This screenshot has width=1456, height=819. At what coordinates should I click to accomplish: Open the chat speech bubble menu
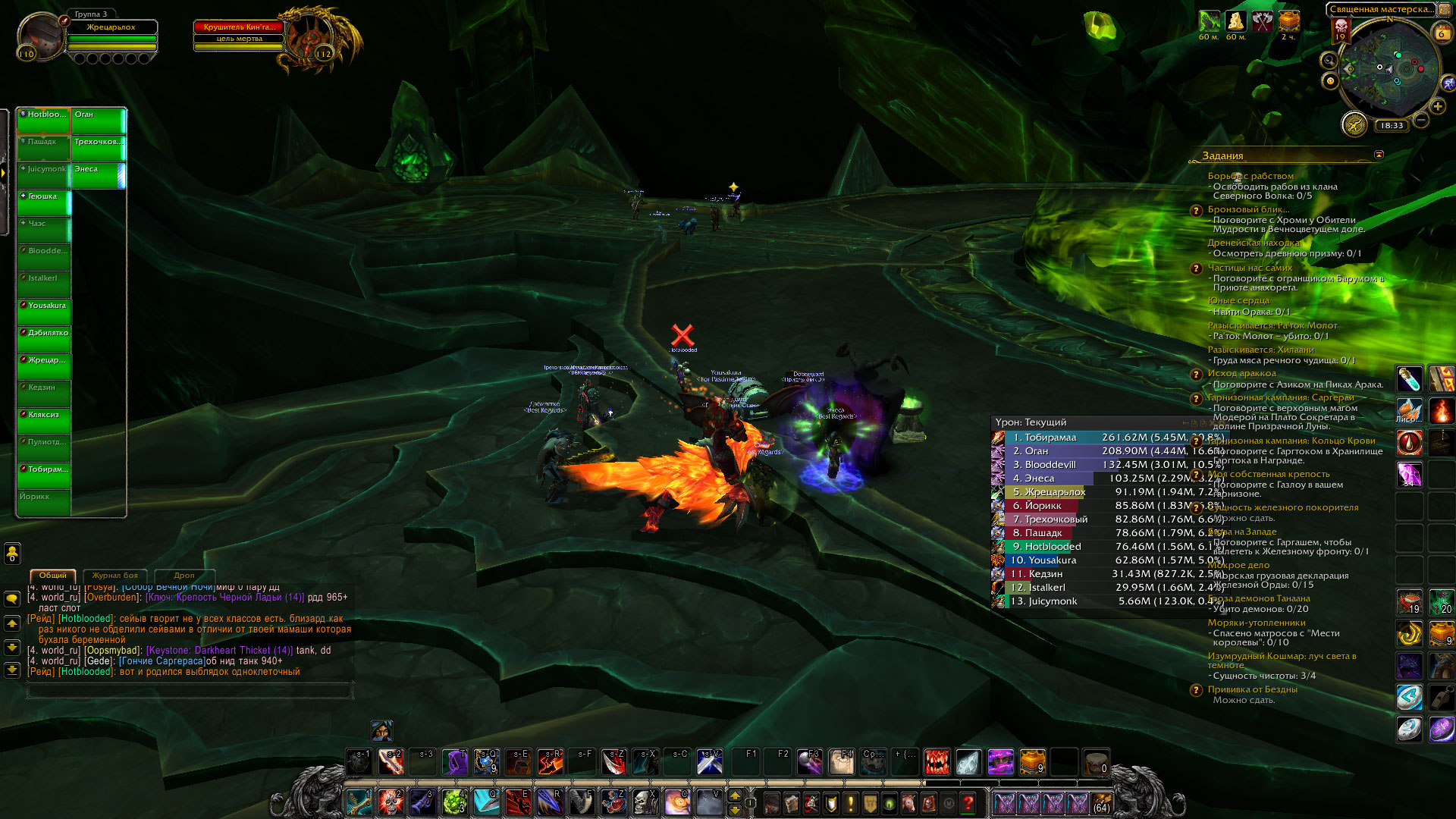click(12, 599)
